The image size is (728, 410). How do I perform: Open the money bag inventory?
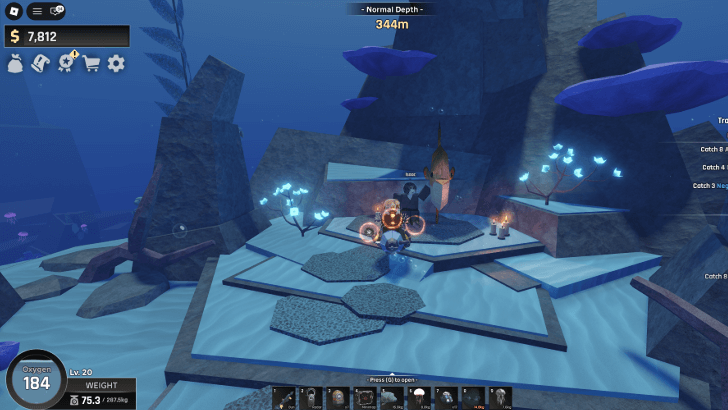click(16, 63)
